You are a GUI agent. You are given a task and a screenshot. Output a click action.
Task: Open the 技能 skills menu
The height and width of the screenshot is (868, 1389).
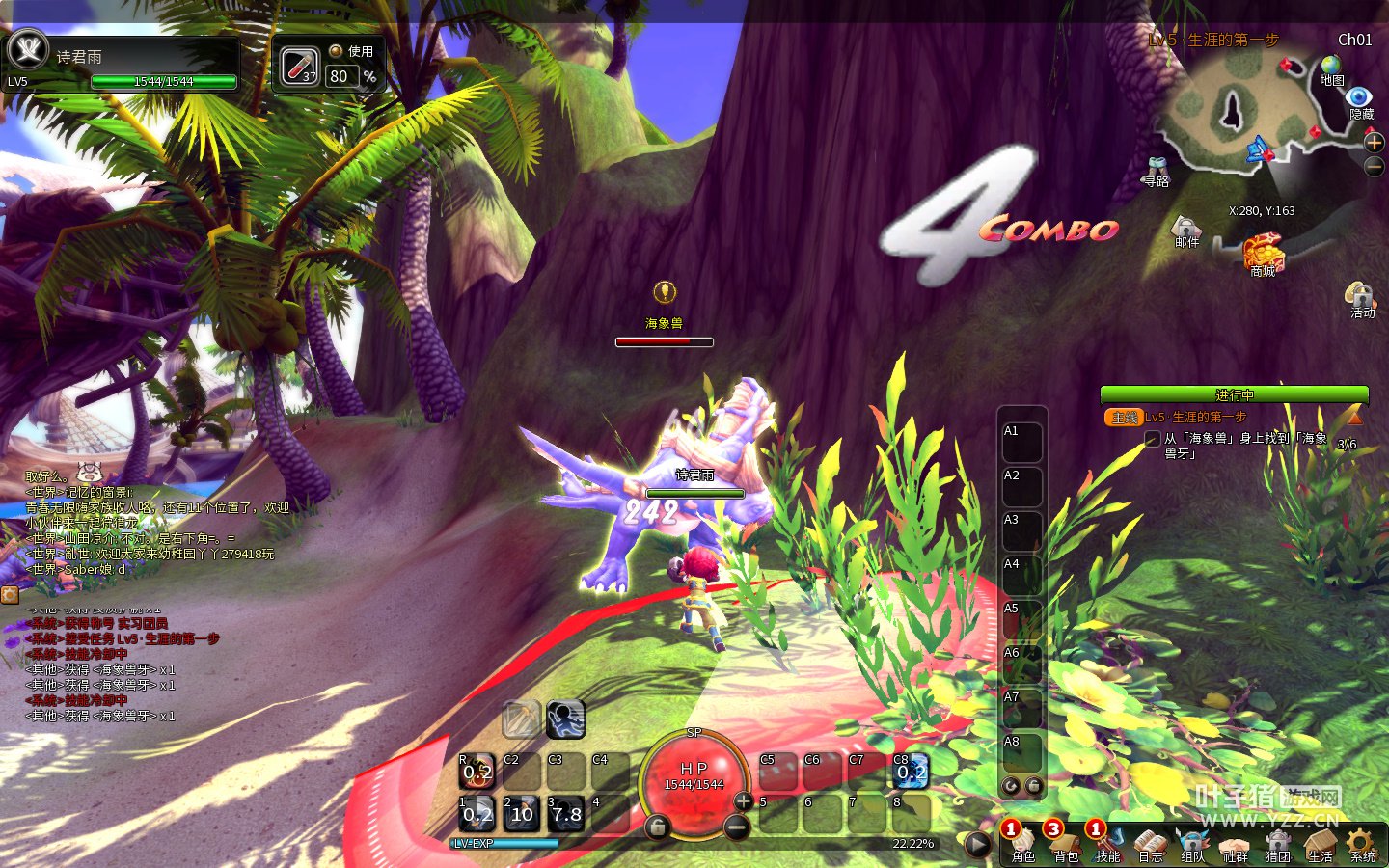tap(1108, 843)
